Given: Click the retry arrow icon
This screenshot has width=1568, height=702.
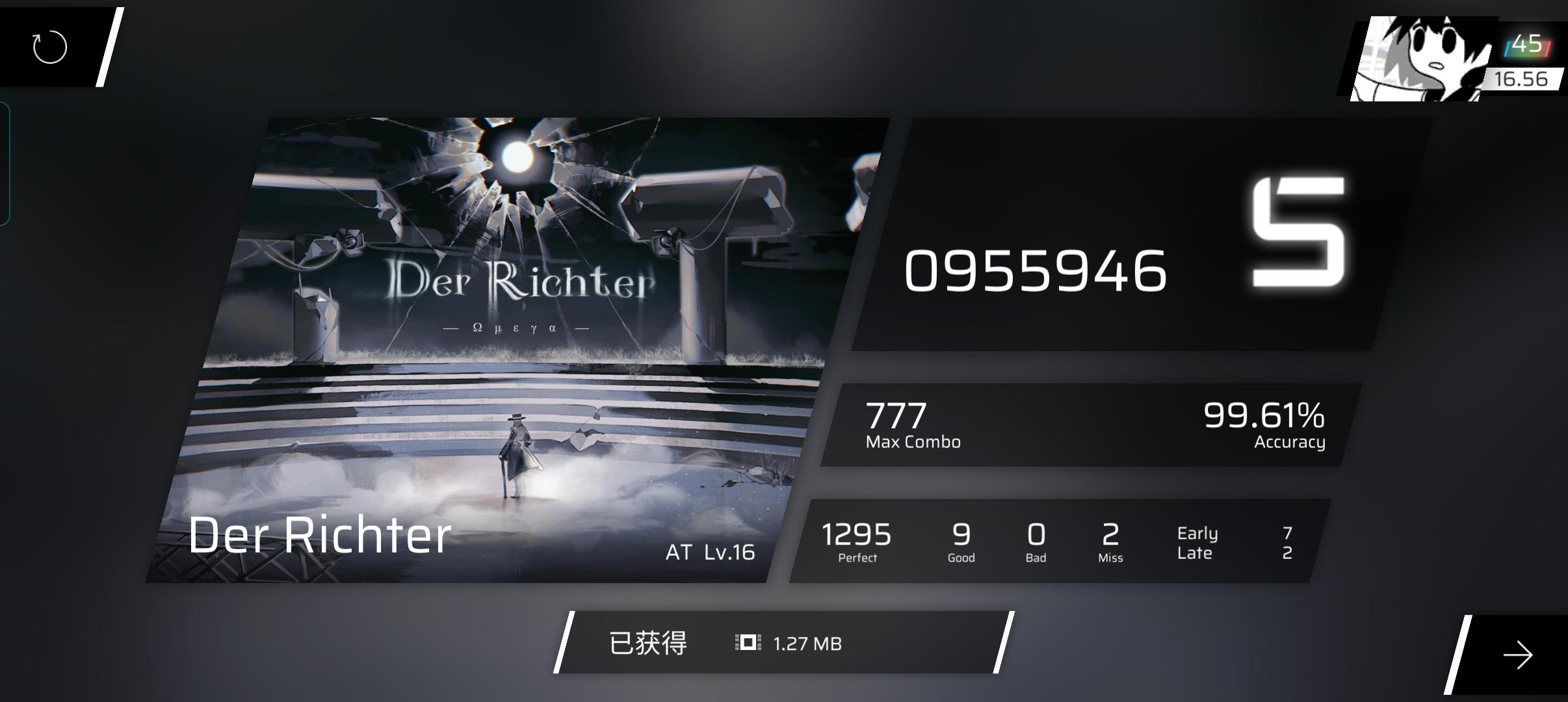Looking at the screenshot, I should [49, 47].
